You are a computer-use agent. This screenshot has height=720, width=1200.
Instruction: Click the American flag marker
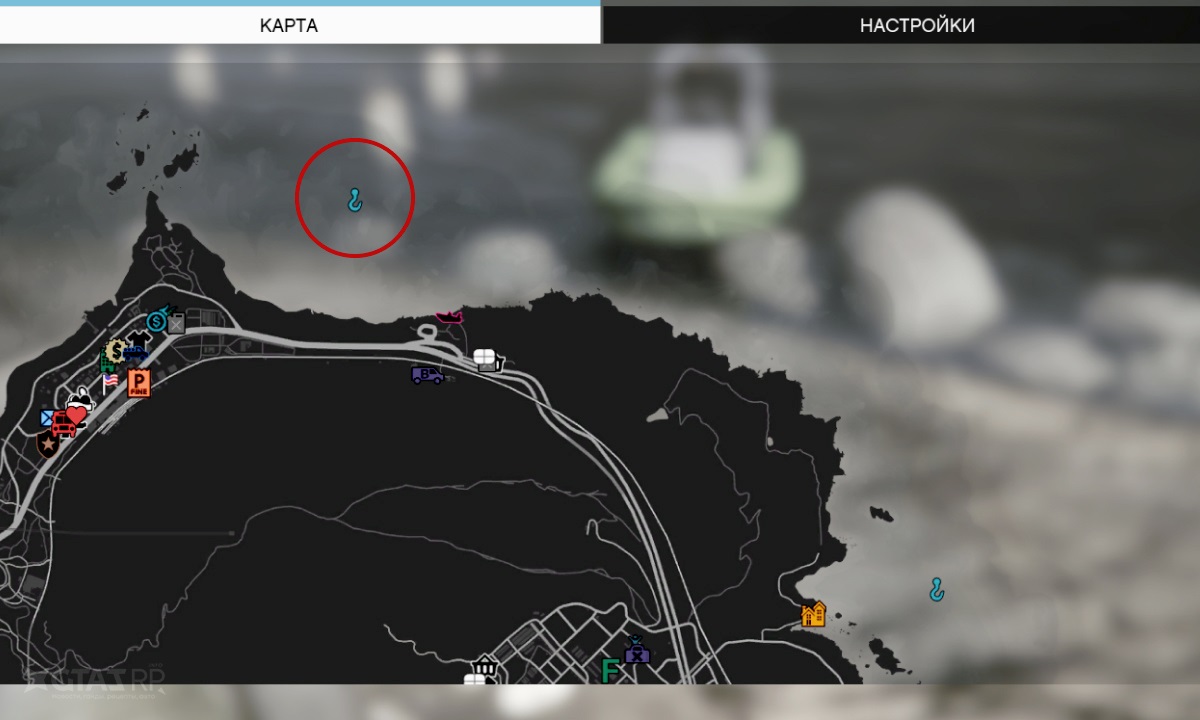[109, 381]
